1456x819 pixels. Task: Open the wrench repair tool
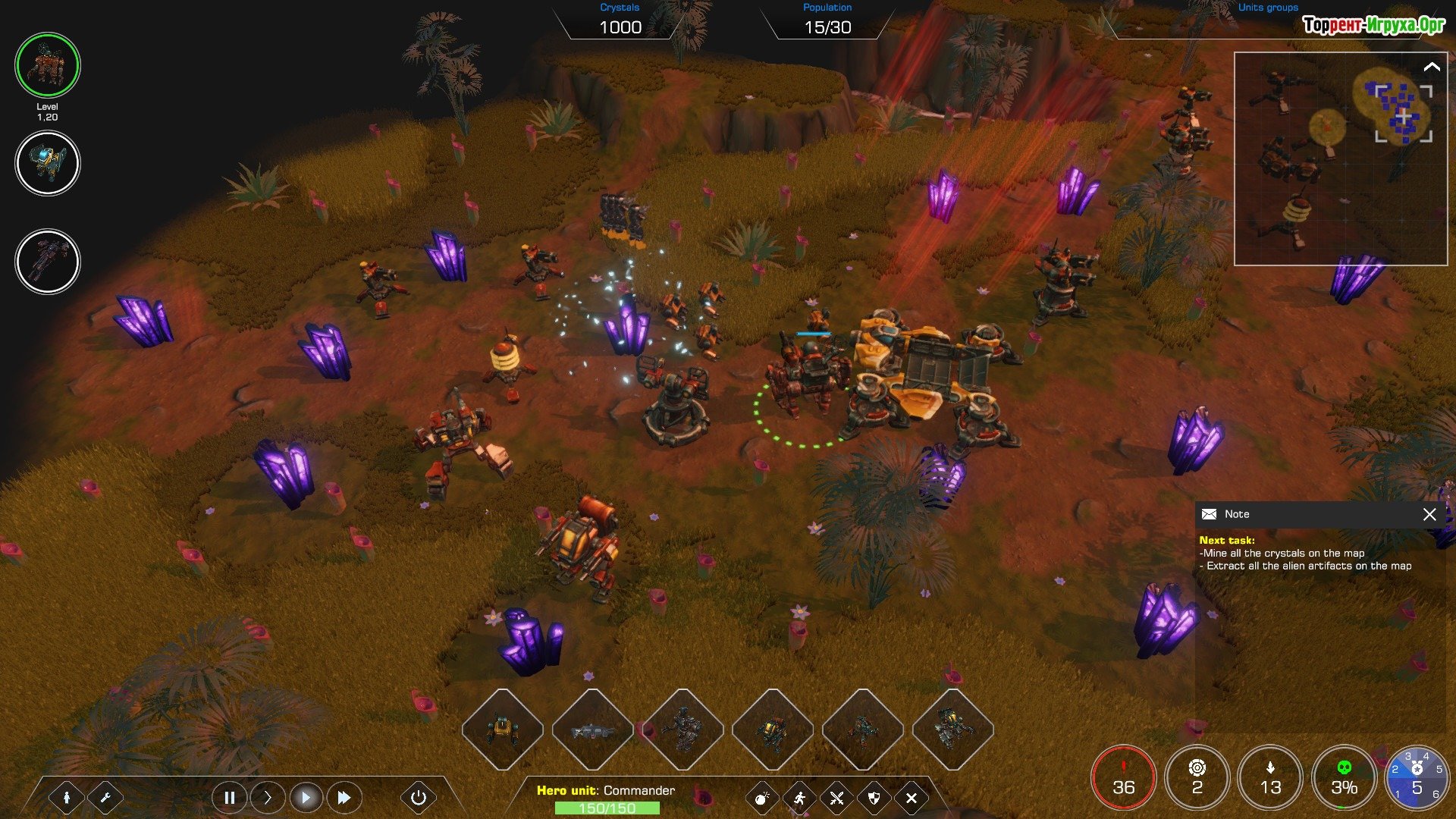tap(105, 797)
